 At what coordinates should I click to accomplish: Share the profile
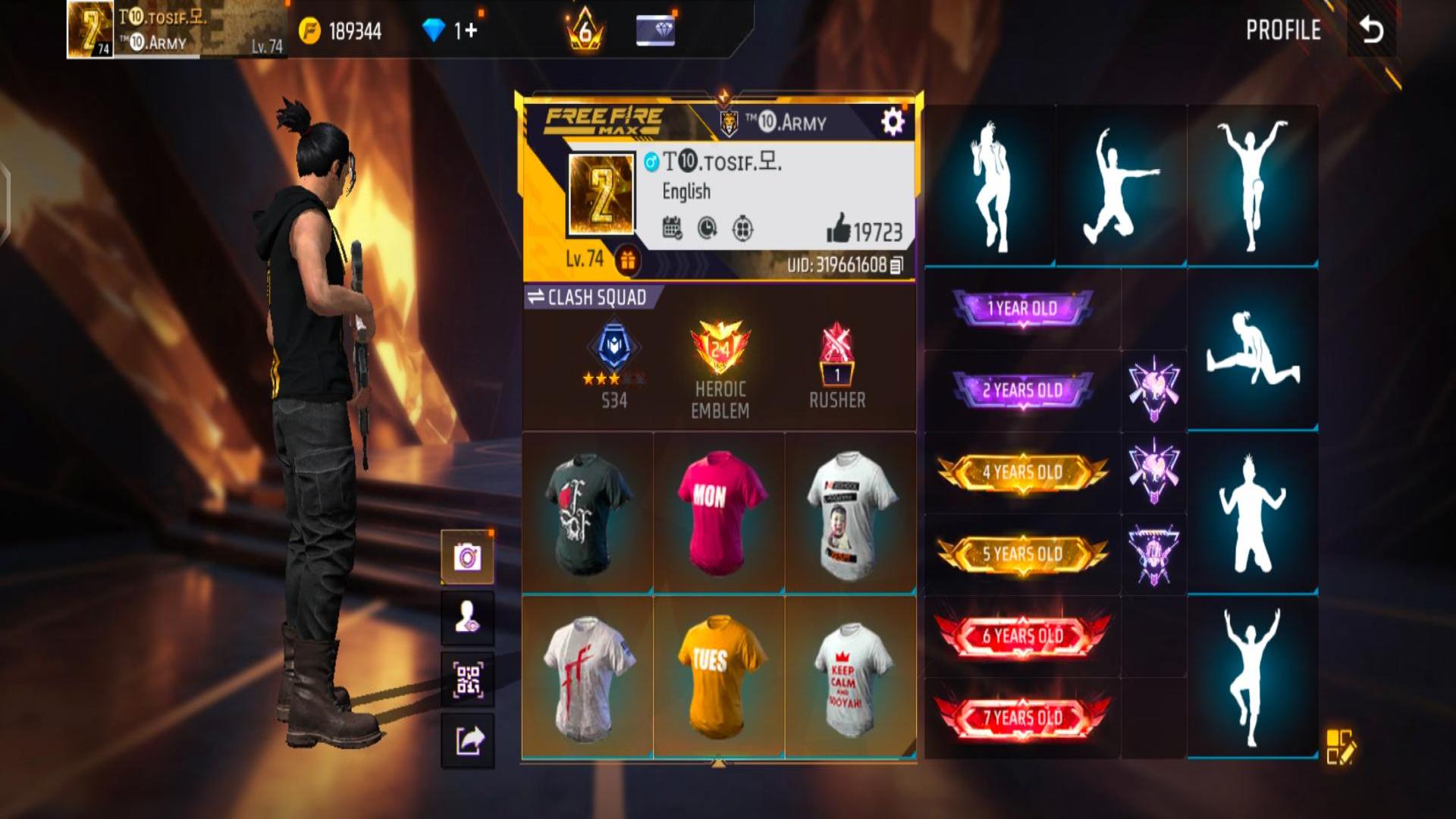(x=468, y=740)
